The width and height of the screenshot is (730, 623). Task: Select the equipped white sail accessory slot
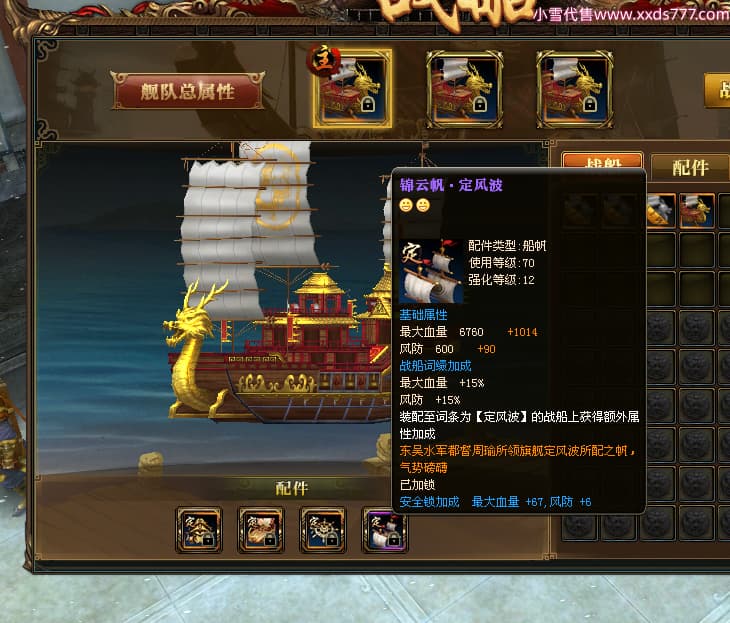click(x=385, y=530)
